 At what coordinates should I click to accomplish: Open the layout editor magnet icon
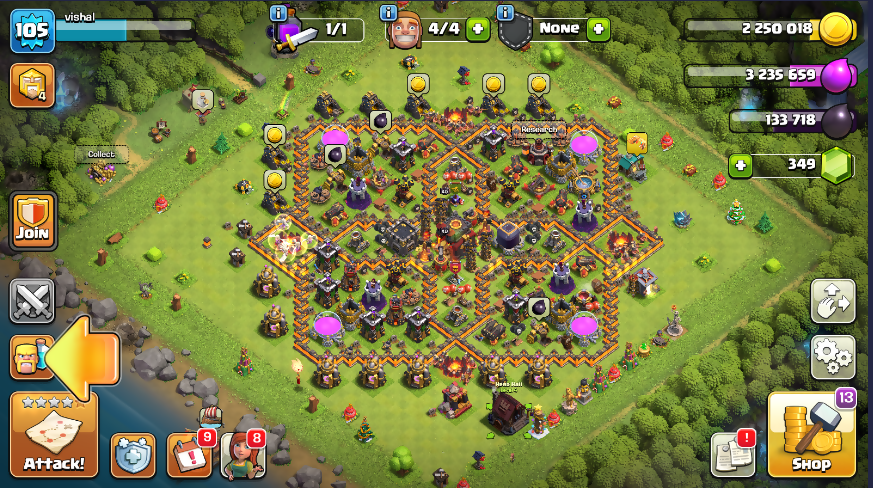[832, 301]
